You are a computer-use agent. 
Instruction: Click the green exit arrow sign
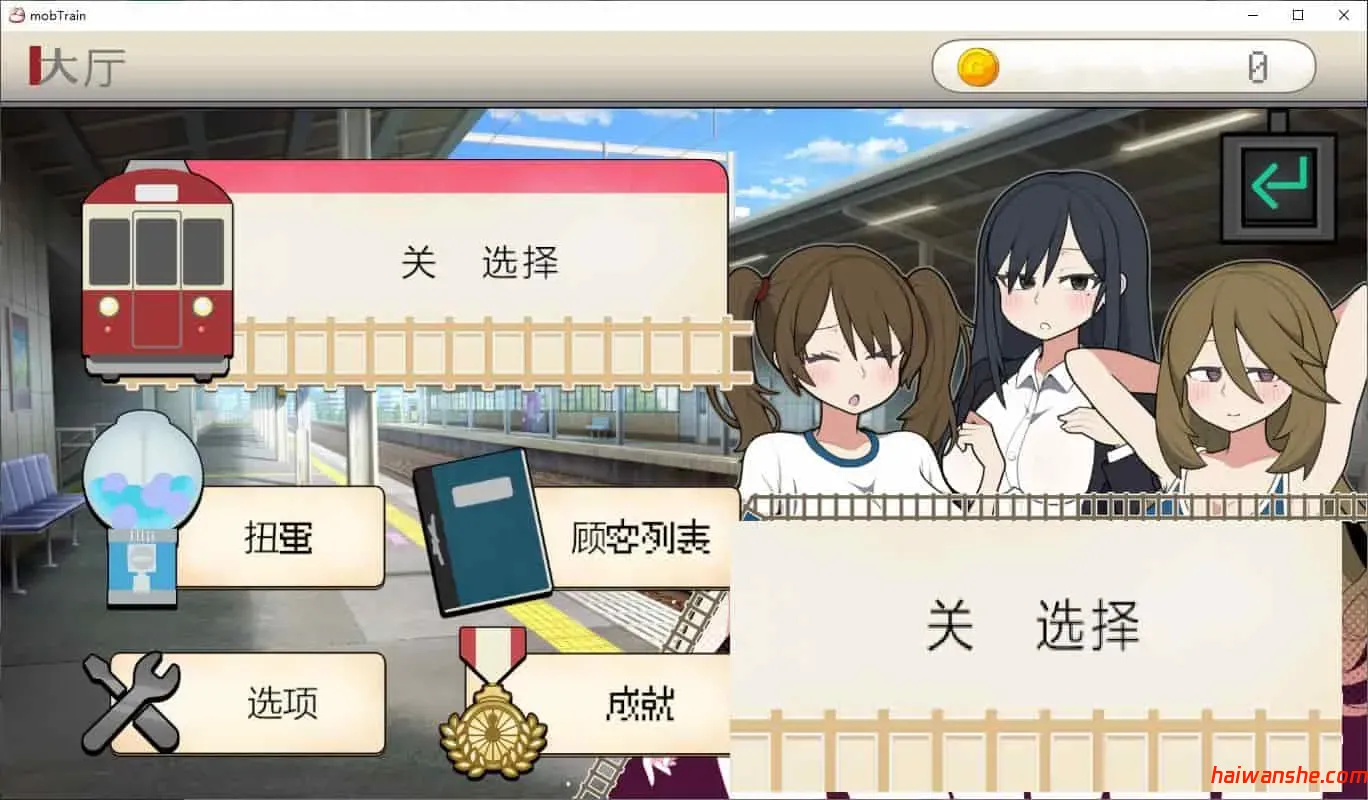coord(1276,185)
